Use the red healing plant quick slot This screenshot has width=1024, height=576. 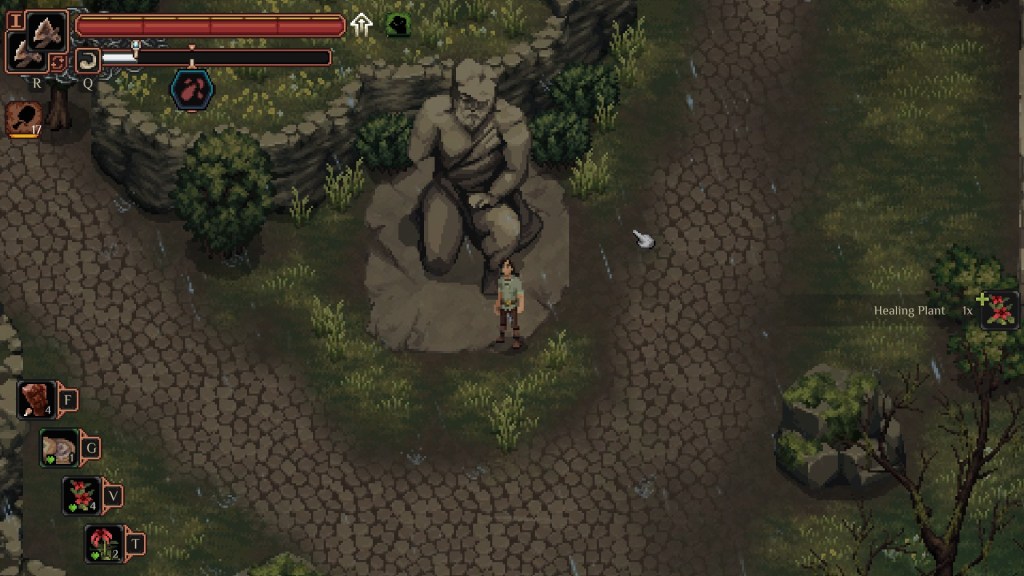tap(81, 495)
